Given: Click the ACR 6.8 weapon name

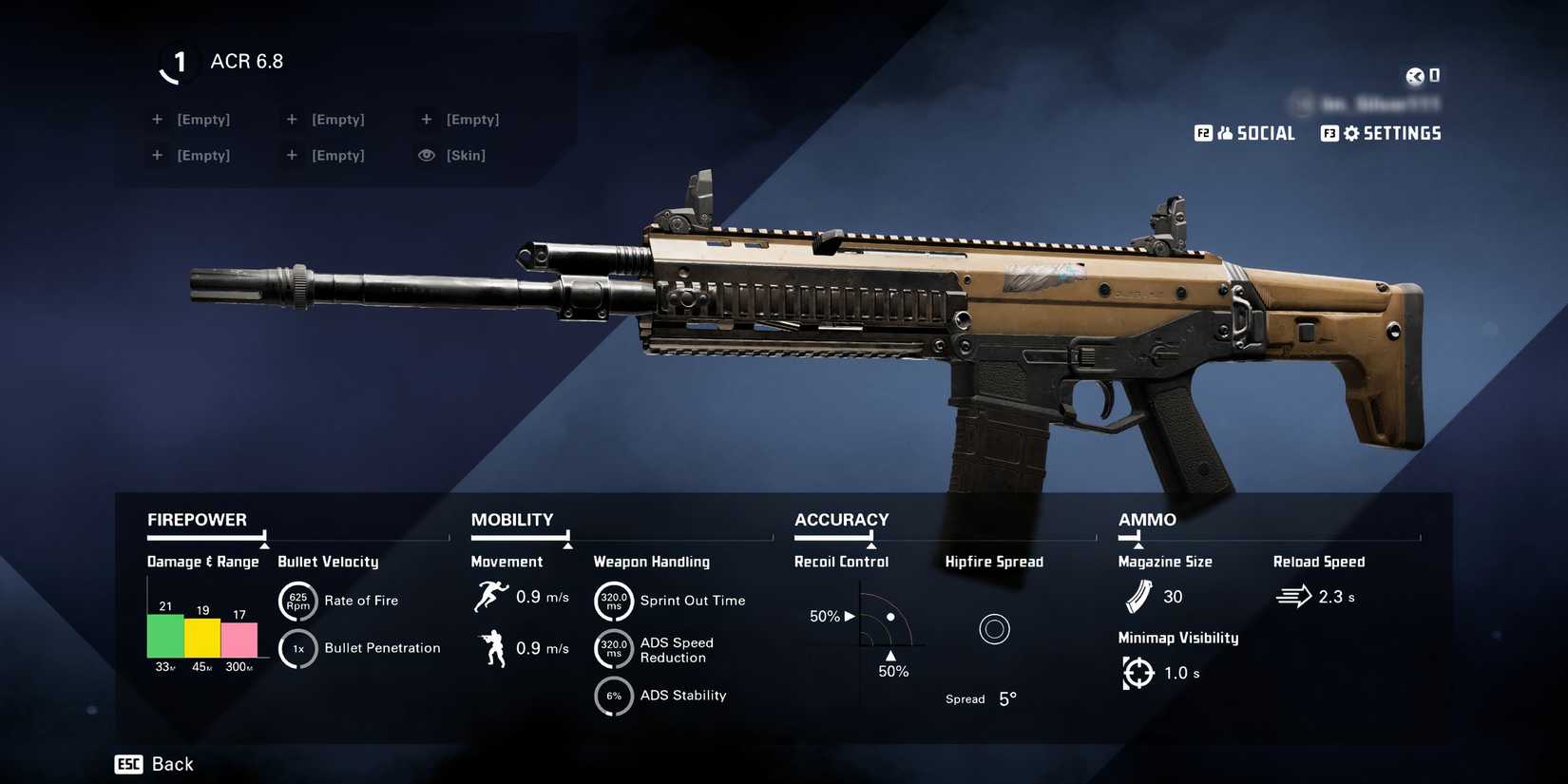Looking at the screenshot, I should click(246, 61).
